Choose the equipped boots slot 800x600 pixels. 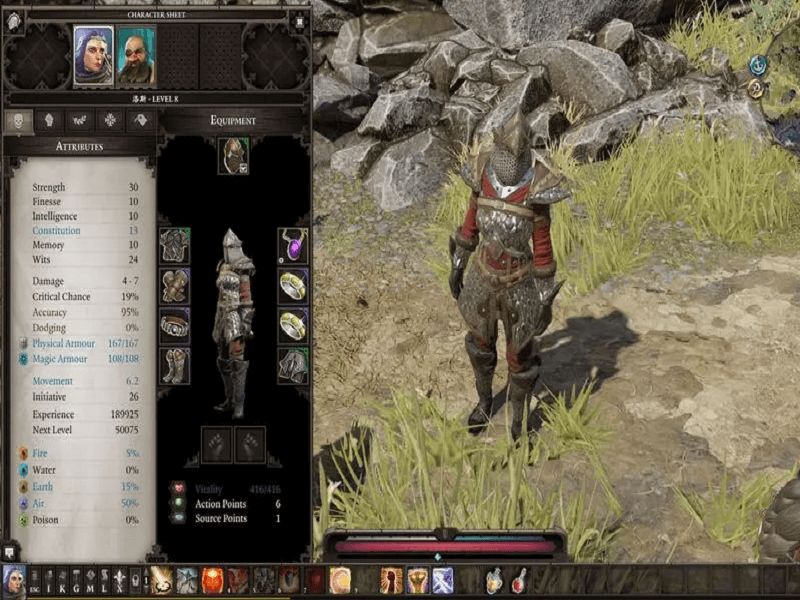pos(175,365)
